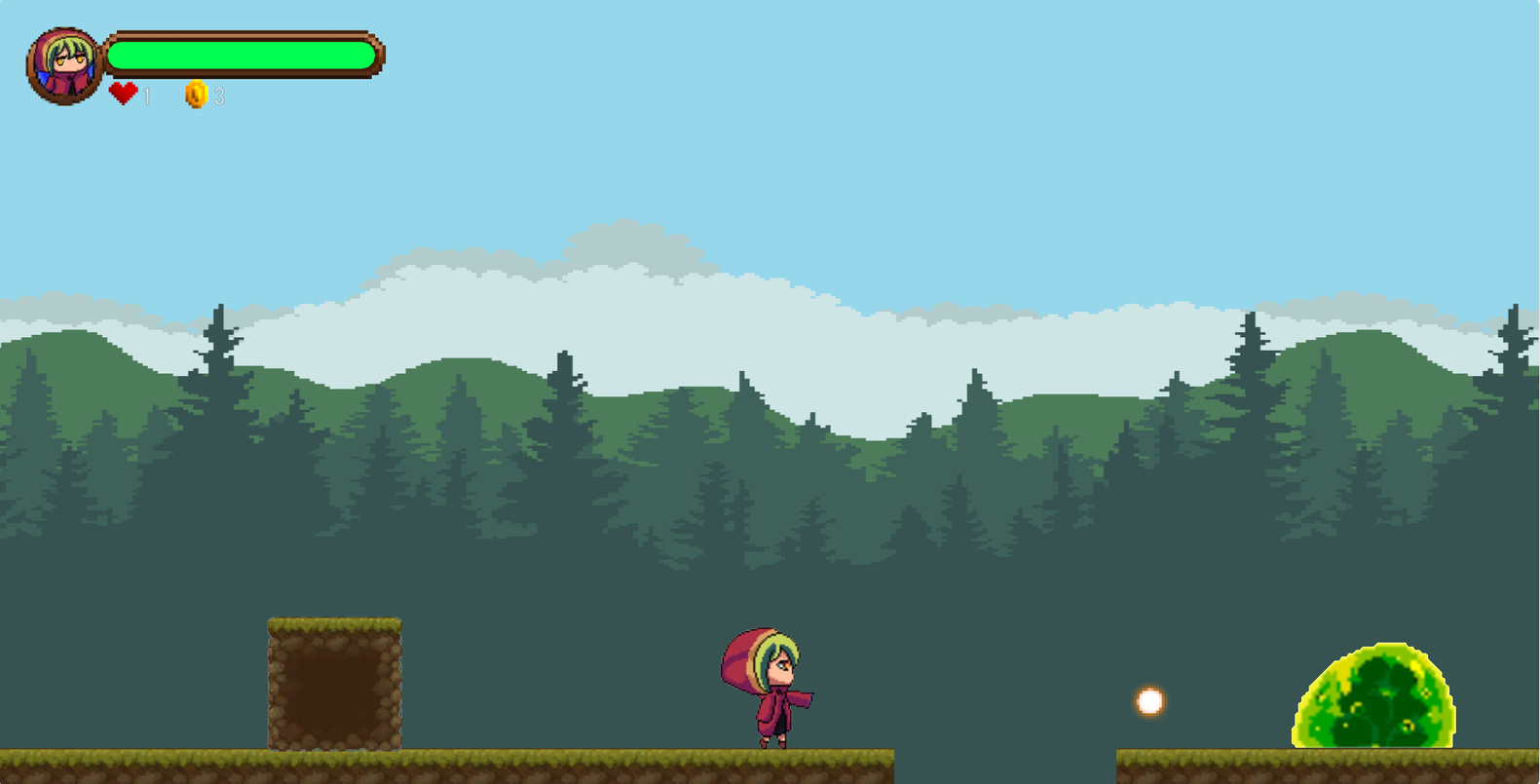The image size is (1540, 784).
Task: Click the red heart lives icon
Action: pyautogui.click(x=124, y=93)
